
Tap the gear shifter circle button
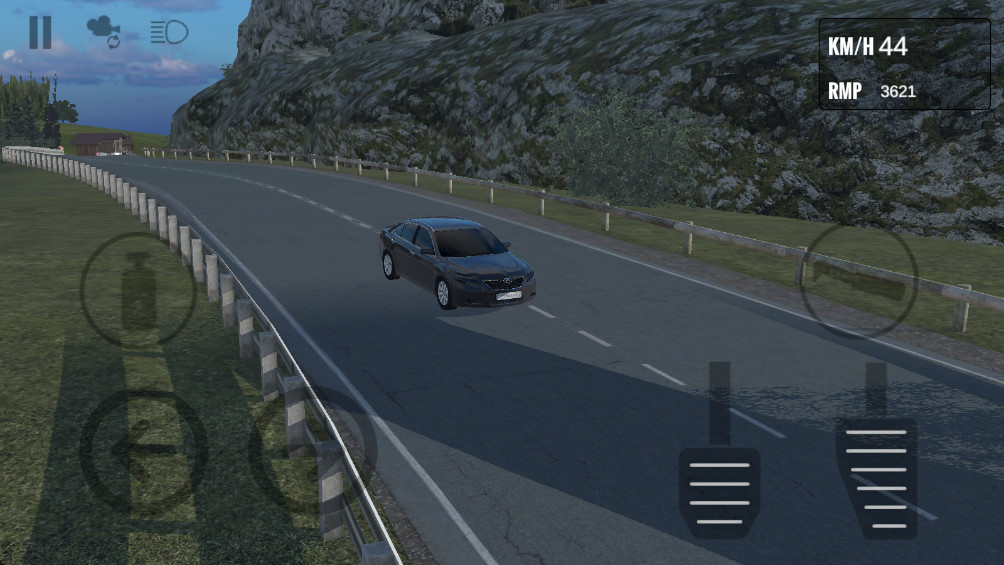[138, 291]
